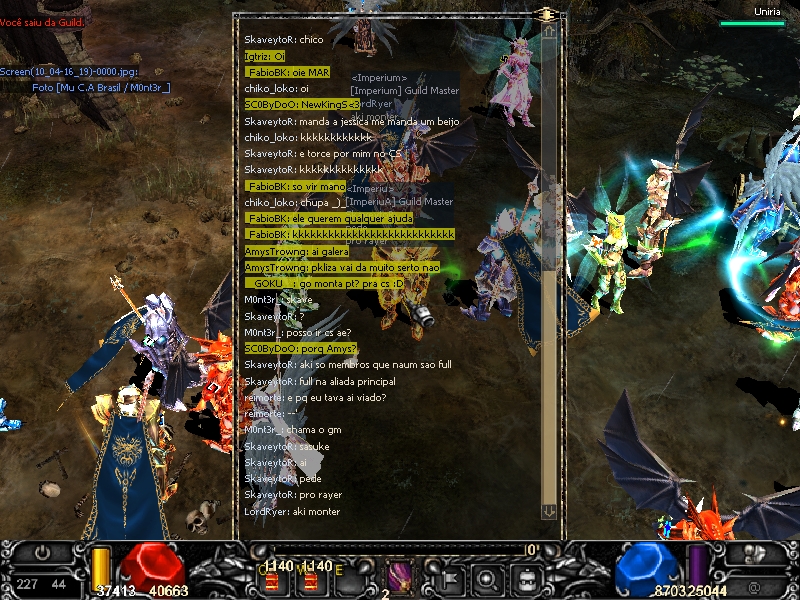Open the flag (guild) window button

pyautogui.click(x=448, y=578)
